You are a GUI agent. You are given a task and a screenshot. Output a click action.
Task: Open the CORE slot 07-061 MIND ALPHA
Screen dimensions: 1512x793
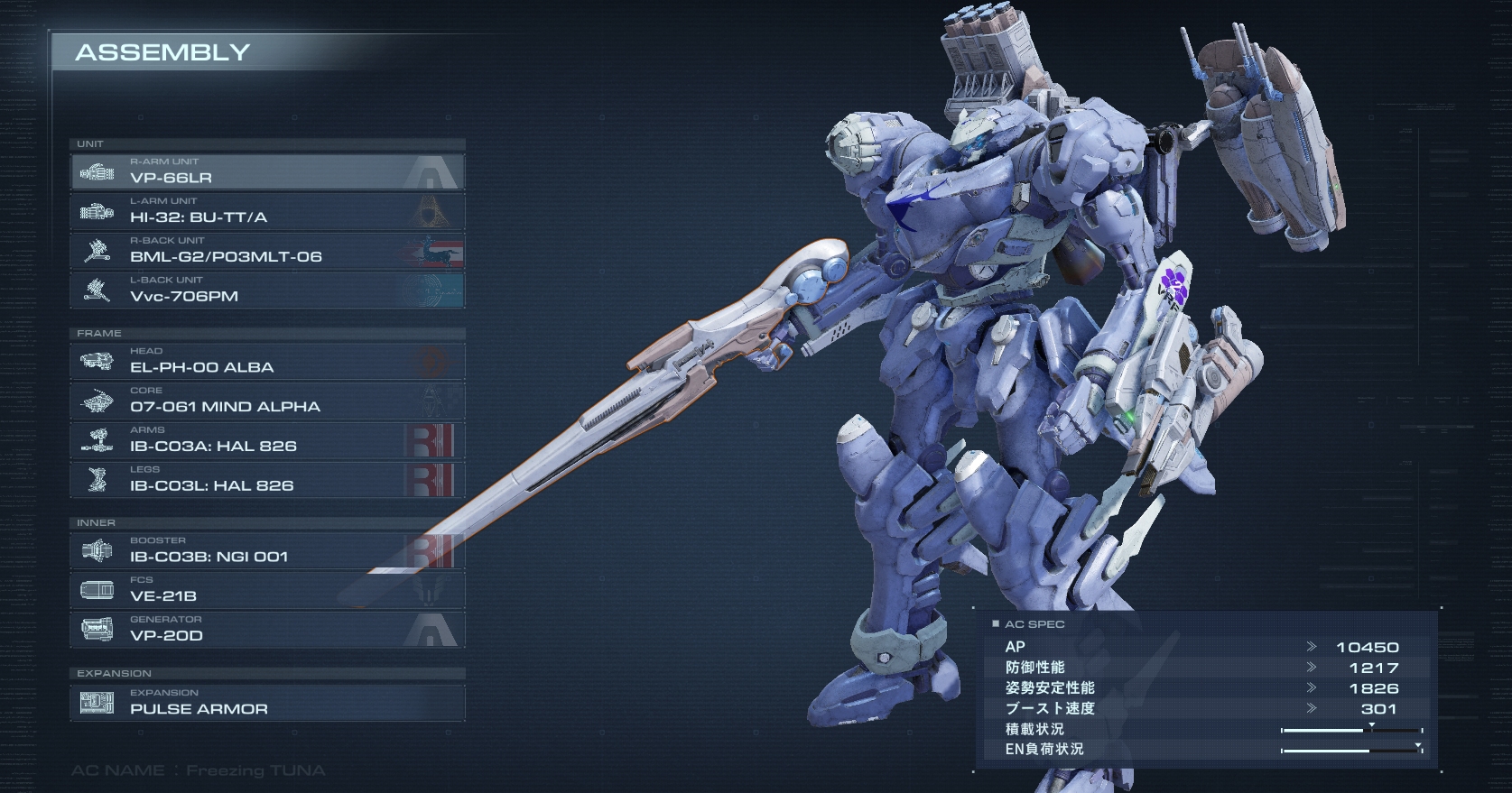pos(267,401)
